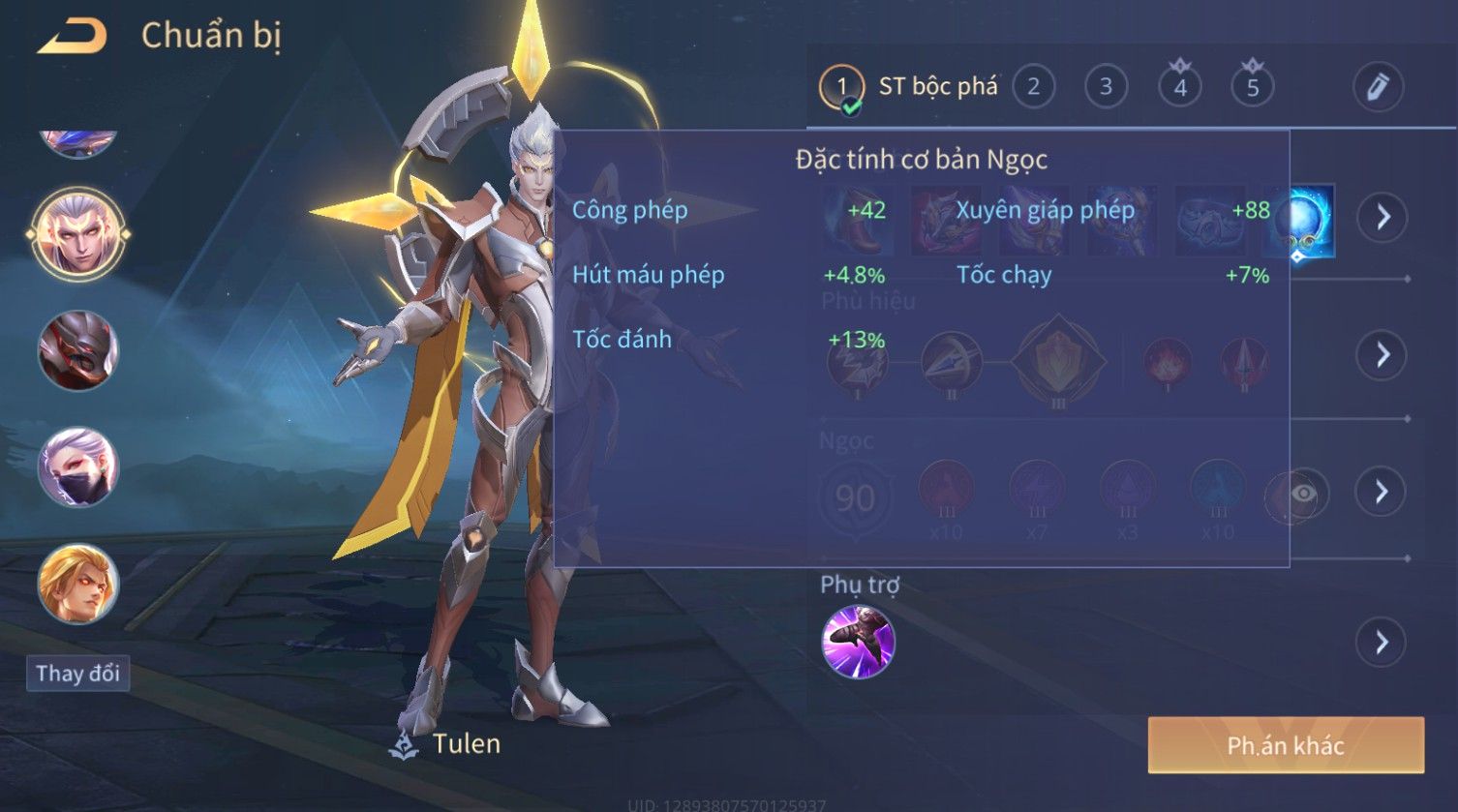1458x812 pixels.
Task: Select the red armored hero portrait
Action: point(77,350)
